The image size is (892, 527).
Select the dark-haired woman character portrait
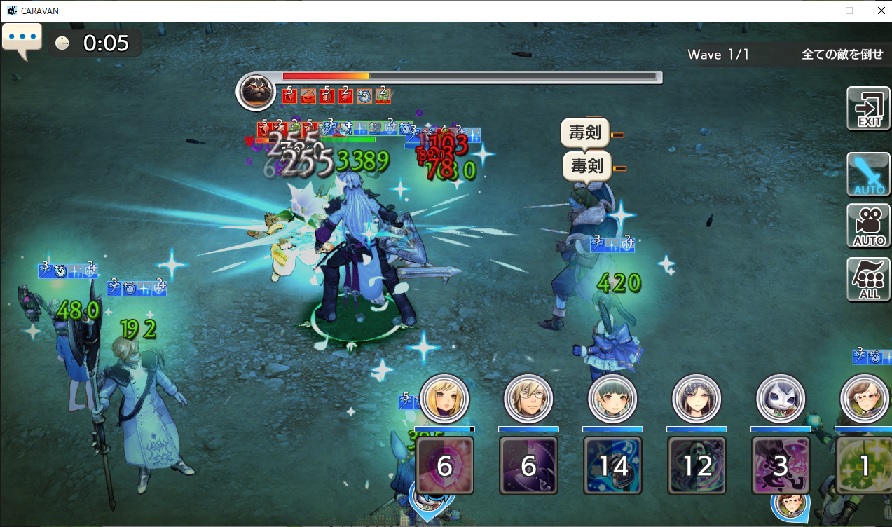[694, 400]
